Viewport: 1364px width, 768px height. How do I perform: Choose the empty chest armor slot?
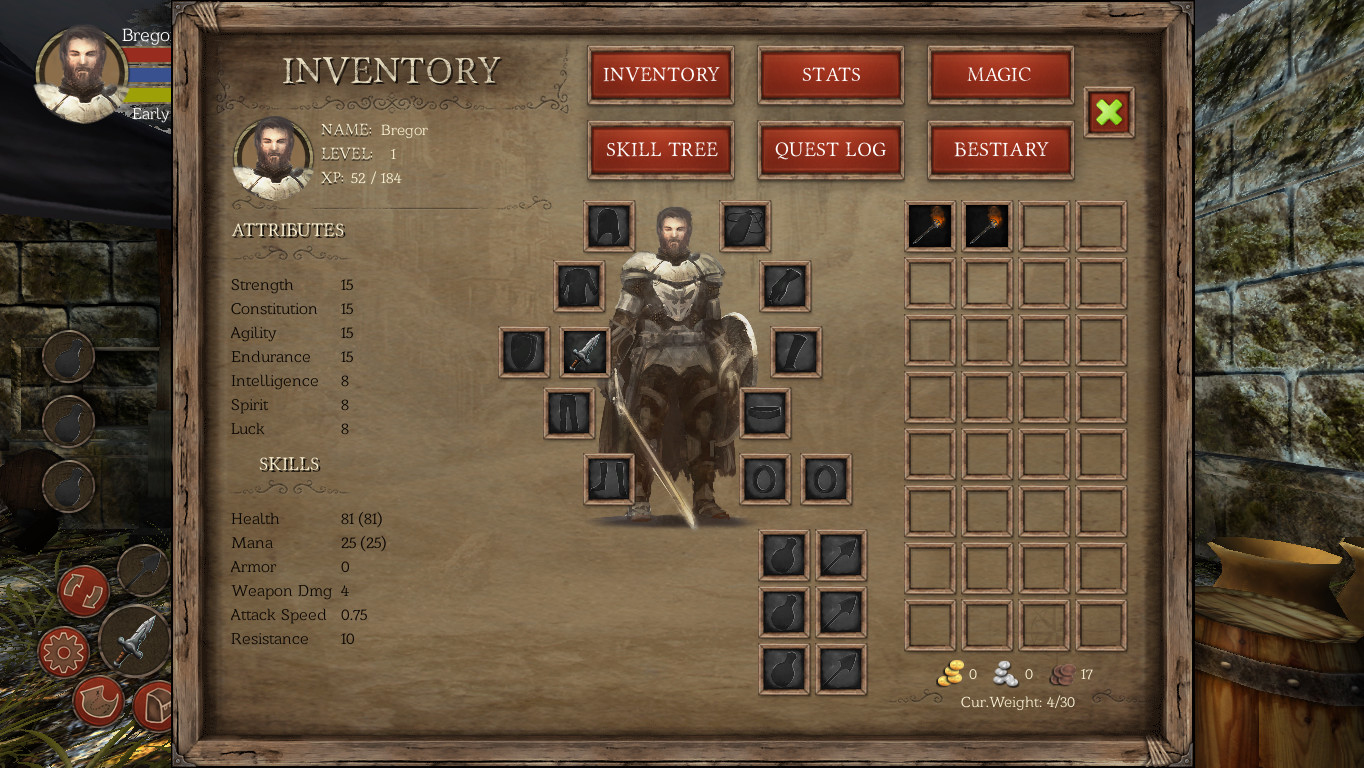[x=579, y=287]
